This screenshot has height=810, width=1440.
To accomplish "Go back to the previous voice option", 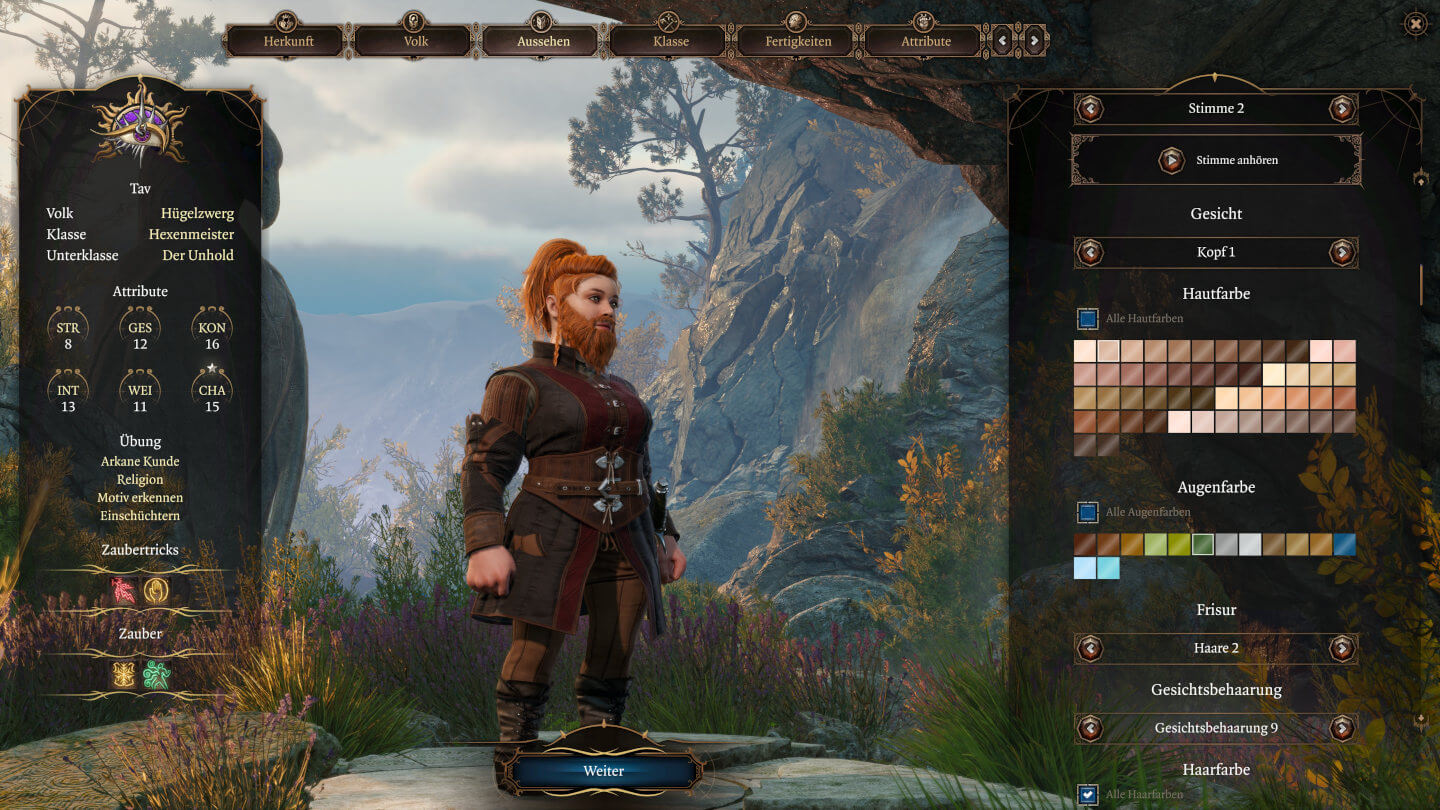I will tap(1090, 108).
